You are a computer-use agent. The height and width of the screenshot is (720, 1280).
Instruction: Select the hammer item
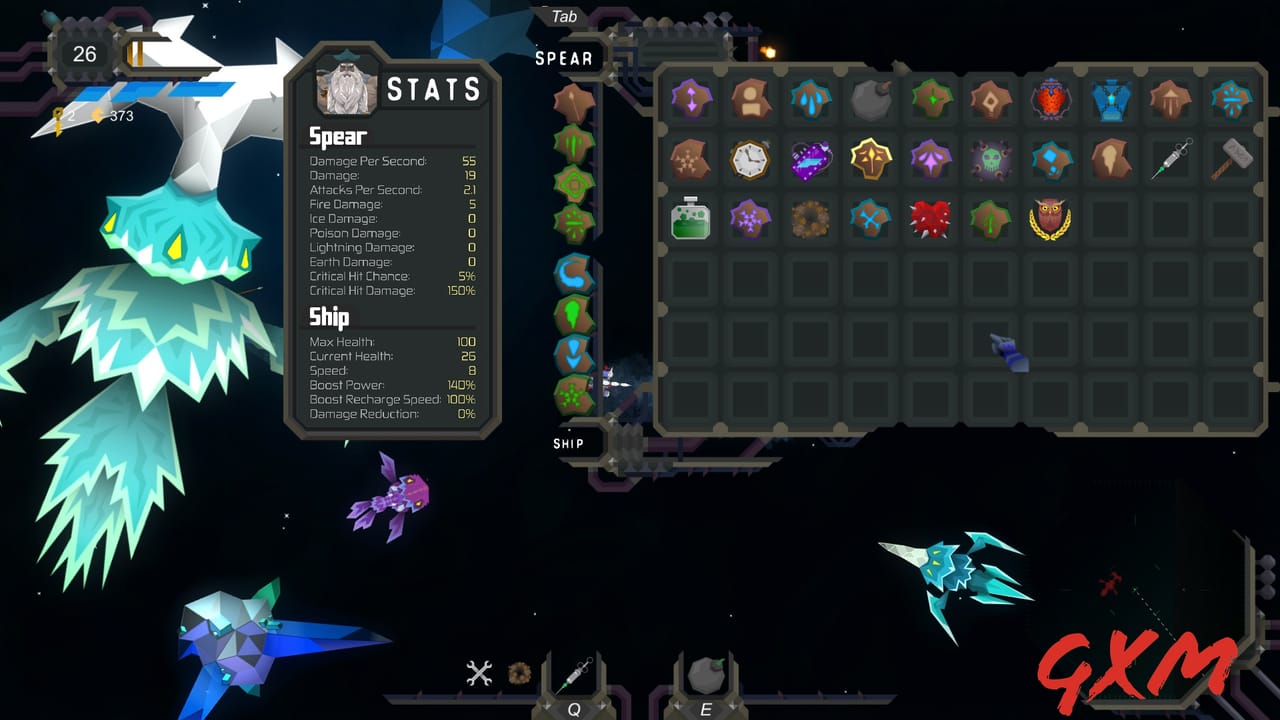[1230, 159]
